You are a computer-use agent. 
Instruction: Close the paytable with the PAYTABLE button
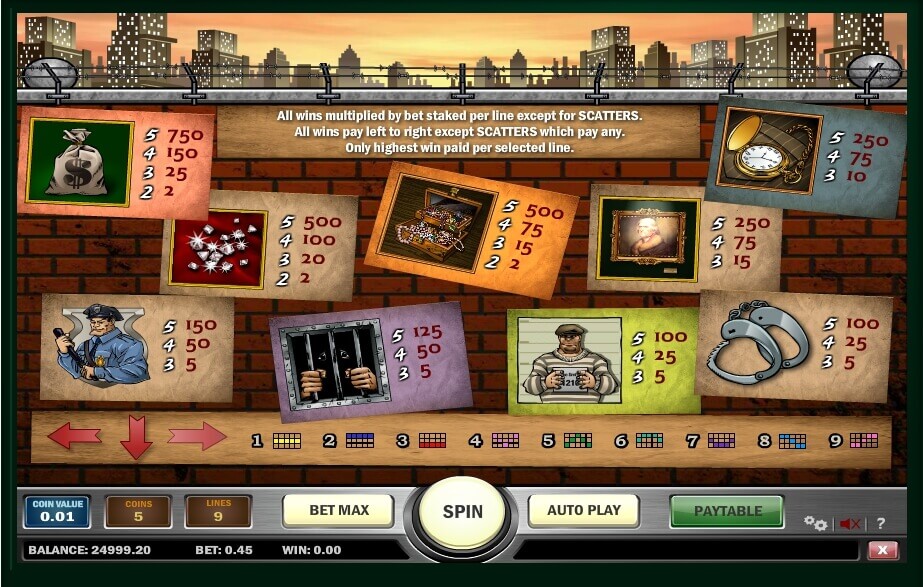pos(727,511)
